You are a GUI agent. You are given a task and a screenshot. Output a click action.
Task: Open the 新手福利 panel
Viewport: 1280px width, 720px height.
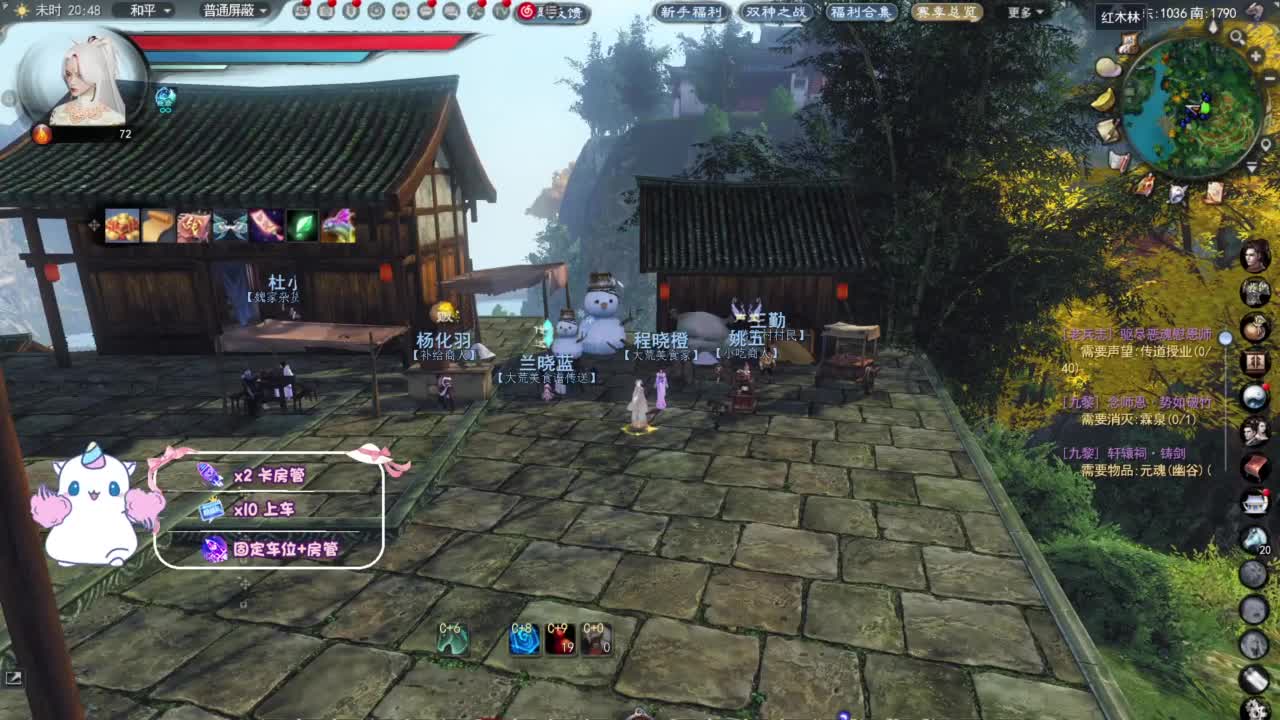point(692,13)
